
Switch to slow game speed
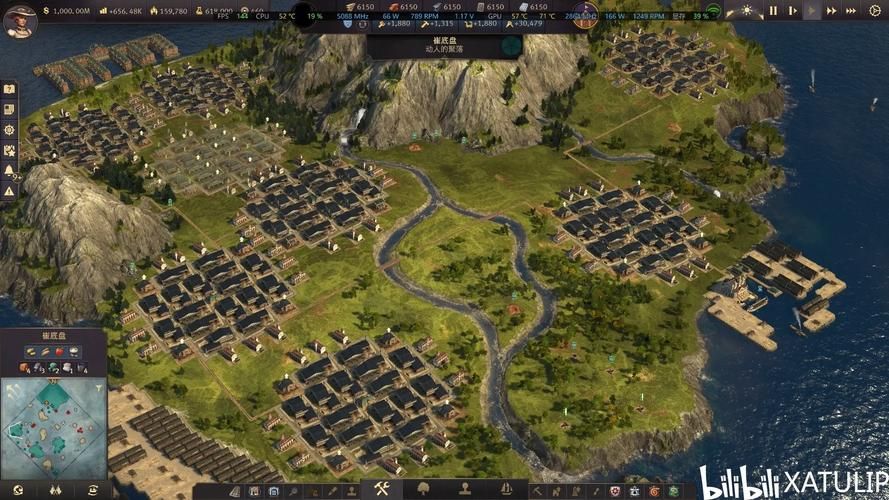tap(792, 11)
